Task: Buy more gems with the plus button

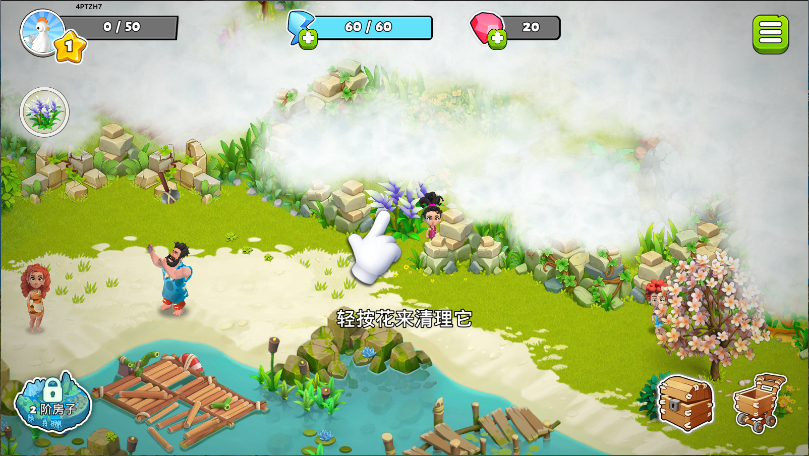Action: (x=497, y=39)
